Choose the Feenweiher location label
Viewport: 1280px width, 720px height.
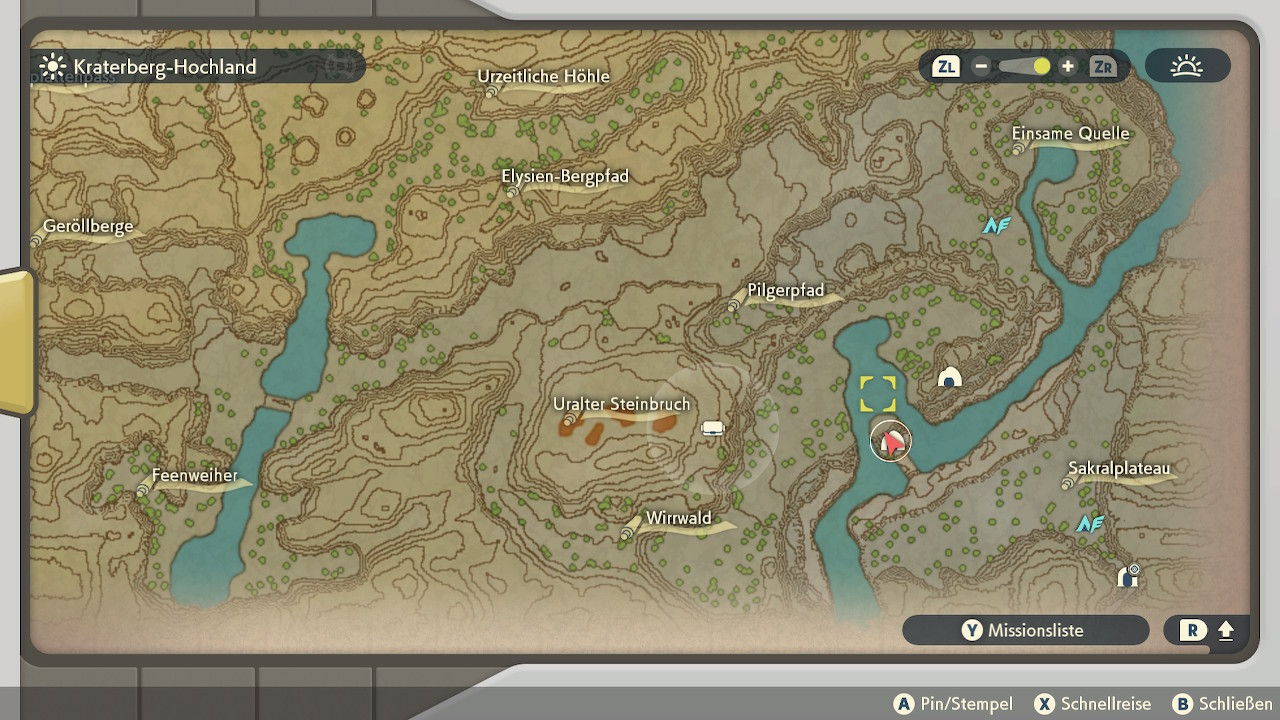click(195, 476)
